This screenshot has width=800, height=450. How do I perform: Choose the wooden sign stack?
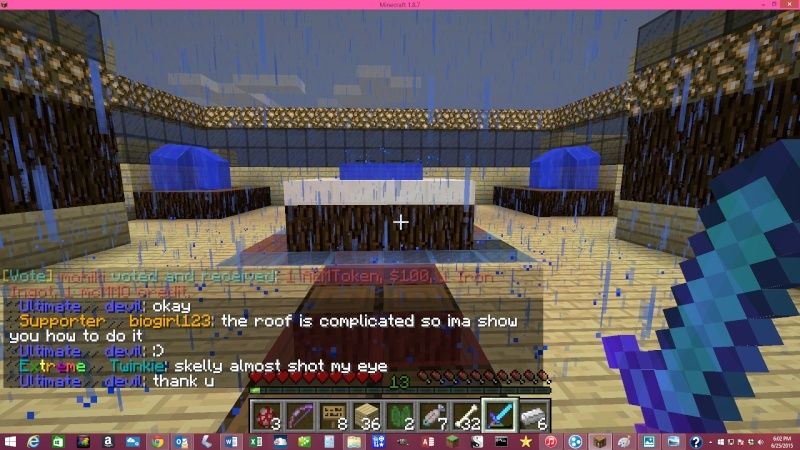pos(332,414)
